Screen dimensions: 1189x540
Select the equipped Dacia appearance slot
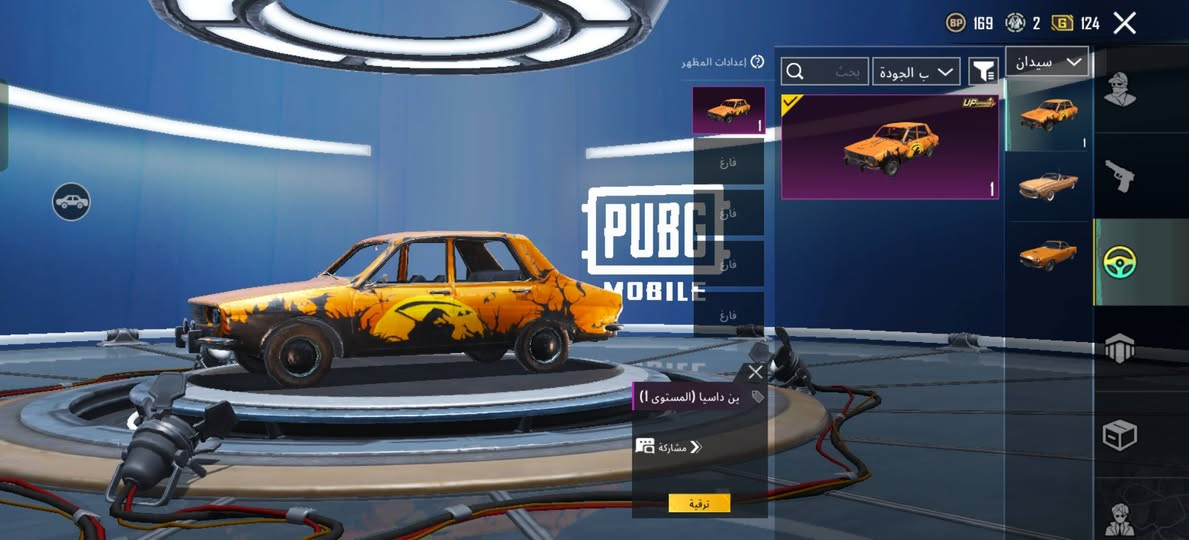728,110
